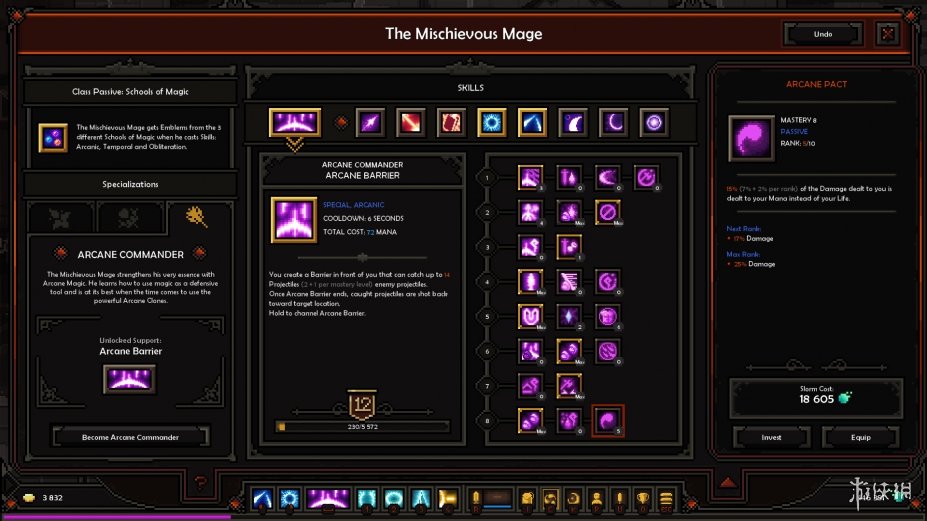Select the Arcane Barrier skill in skills row
Screen dimensions: 927x521
pos(294,123)
